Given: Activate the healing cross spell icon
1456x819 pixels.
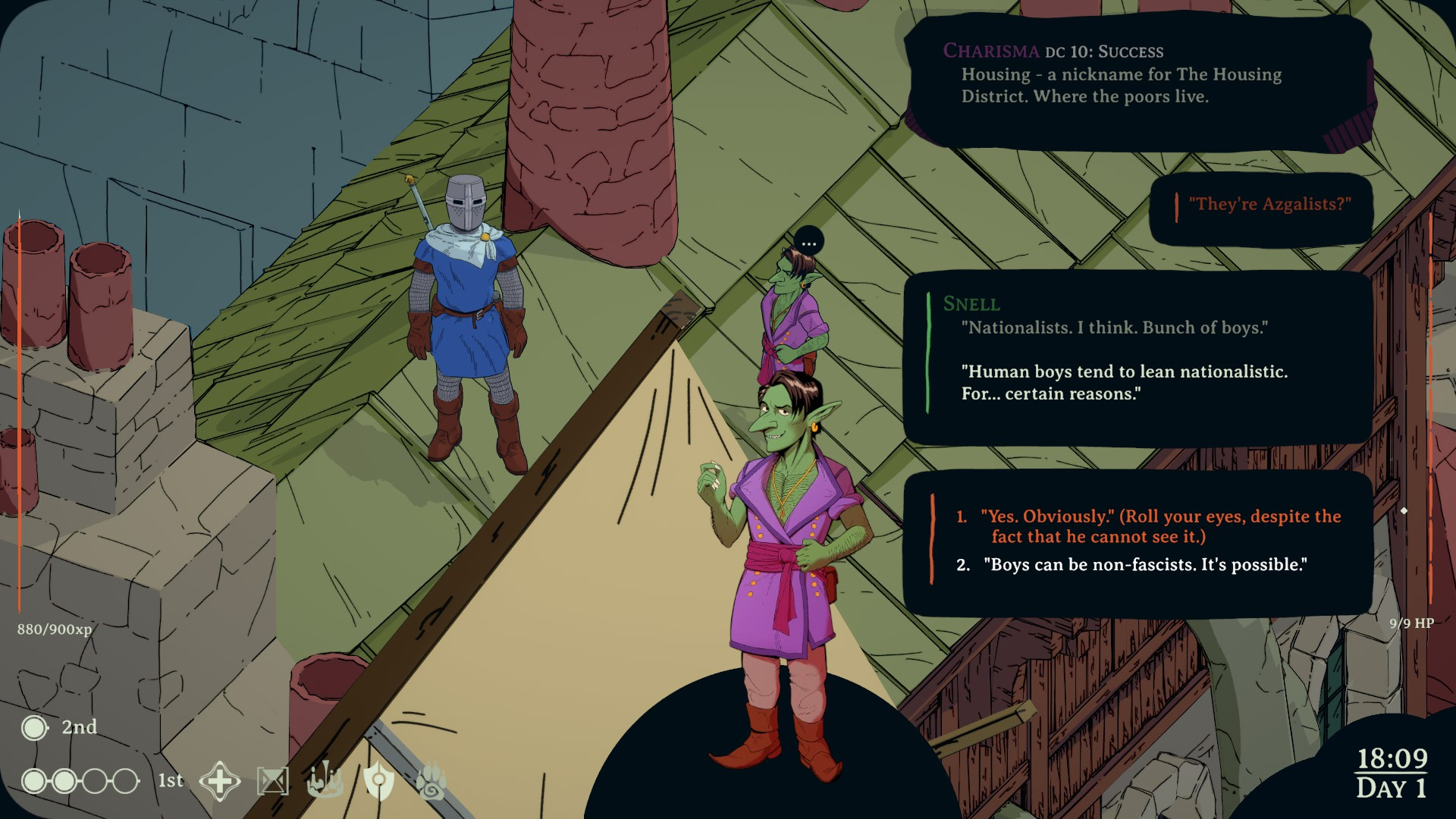Looking at the screenshot, I should click(220, 781).
